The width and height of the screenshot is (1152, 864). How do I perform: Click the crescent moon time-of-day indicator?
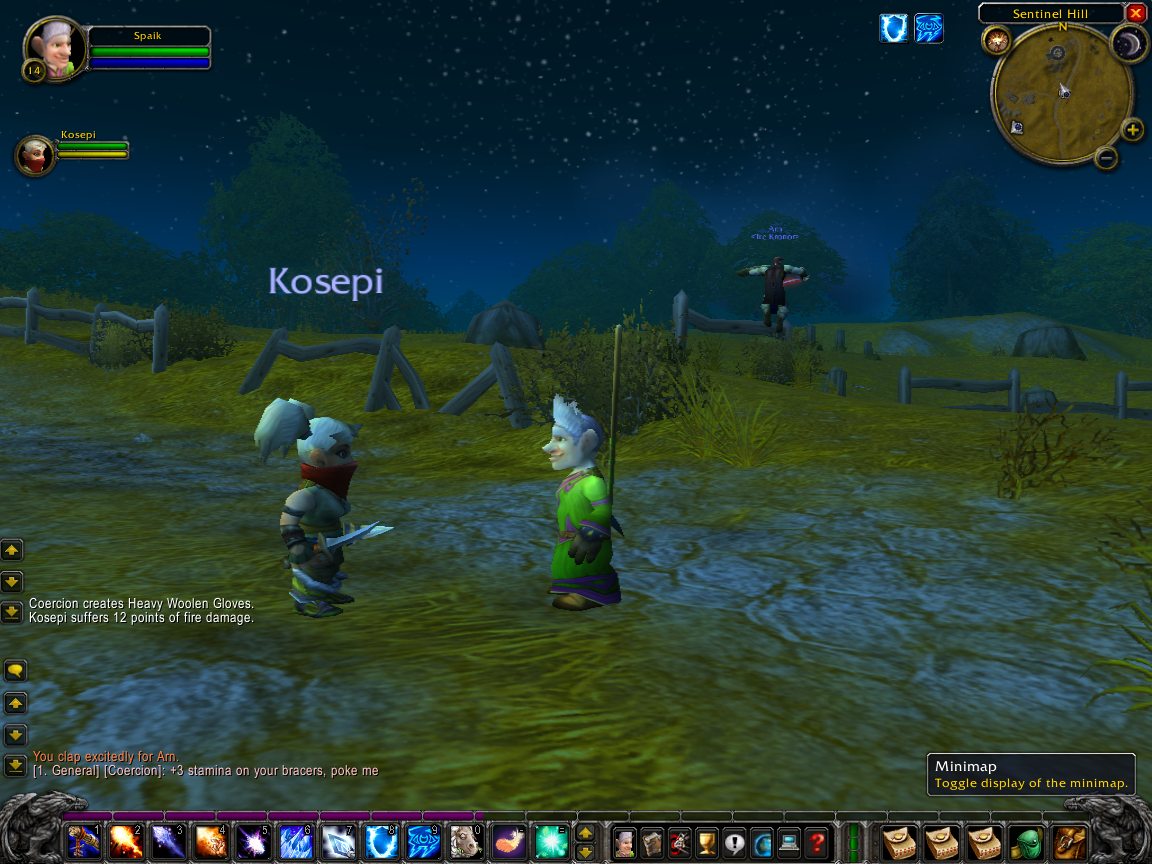[1129, 43]
